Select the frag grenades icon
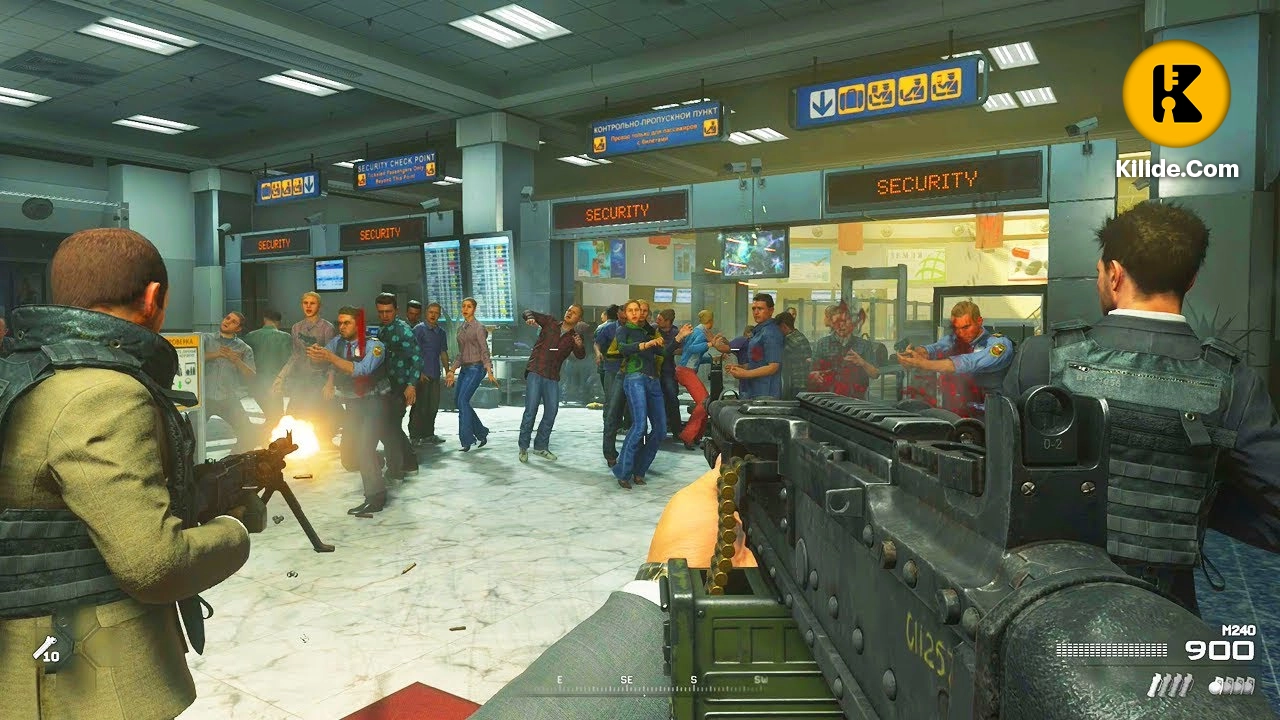The width and height of the screenshot is (1280, 720). click(x=1232, y=685)
